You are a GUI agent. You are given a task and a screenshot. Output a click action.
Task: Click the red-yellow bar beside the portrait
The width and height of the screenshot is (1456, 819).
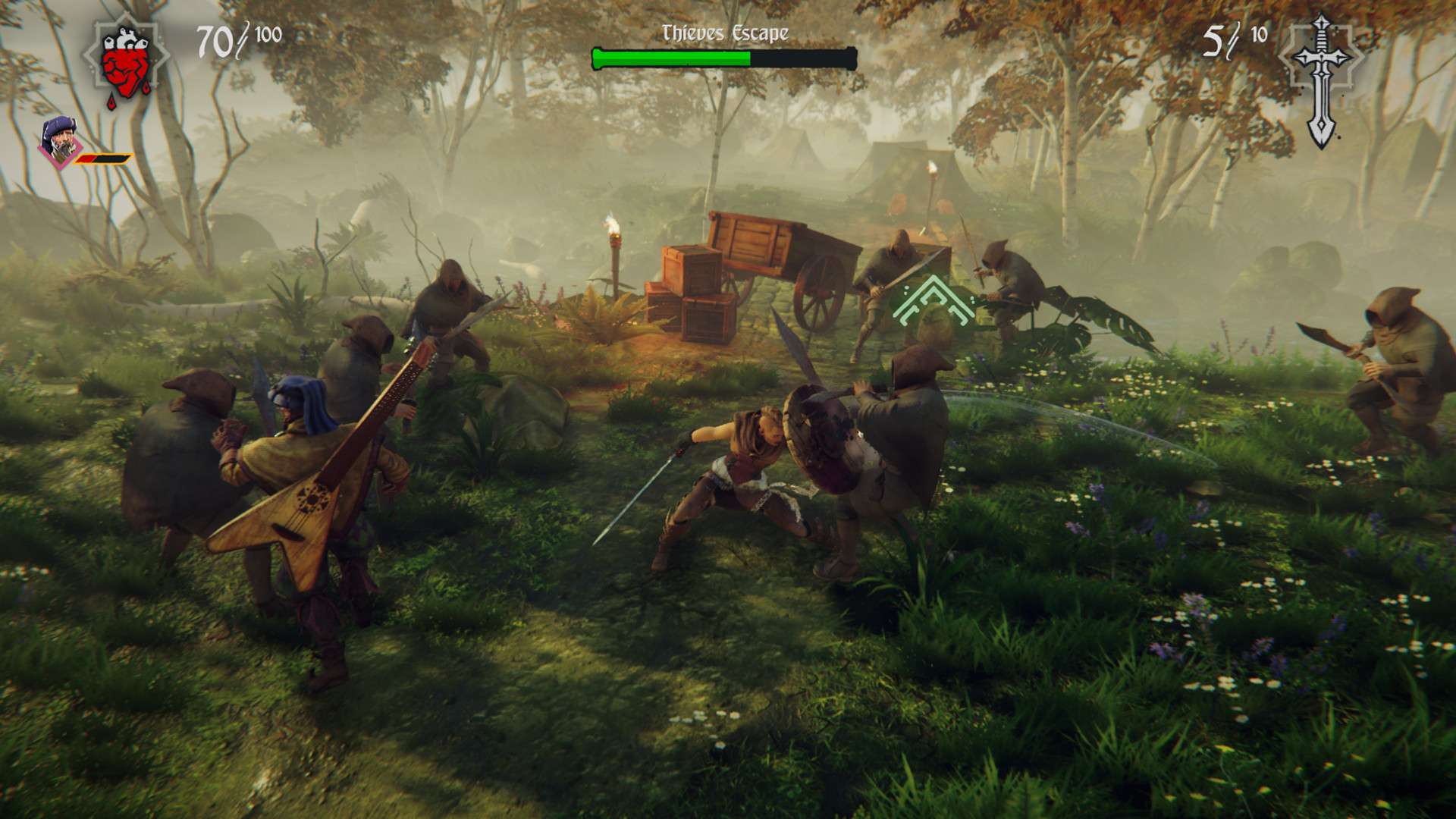(102, 158)
